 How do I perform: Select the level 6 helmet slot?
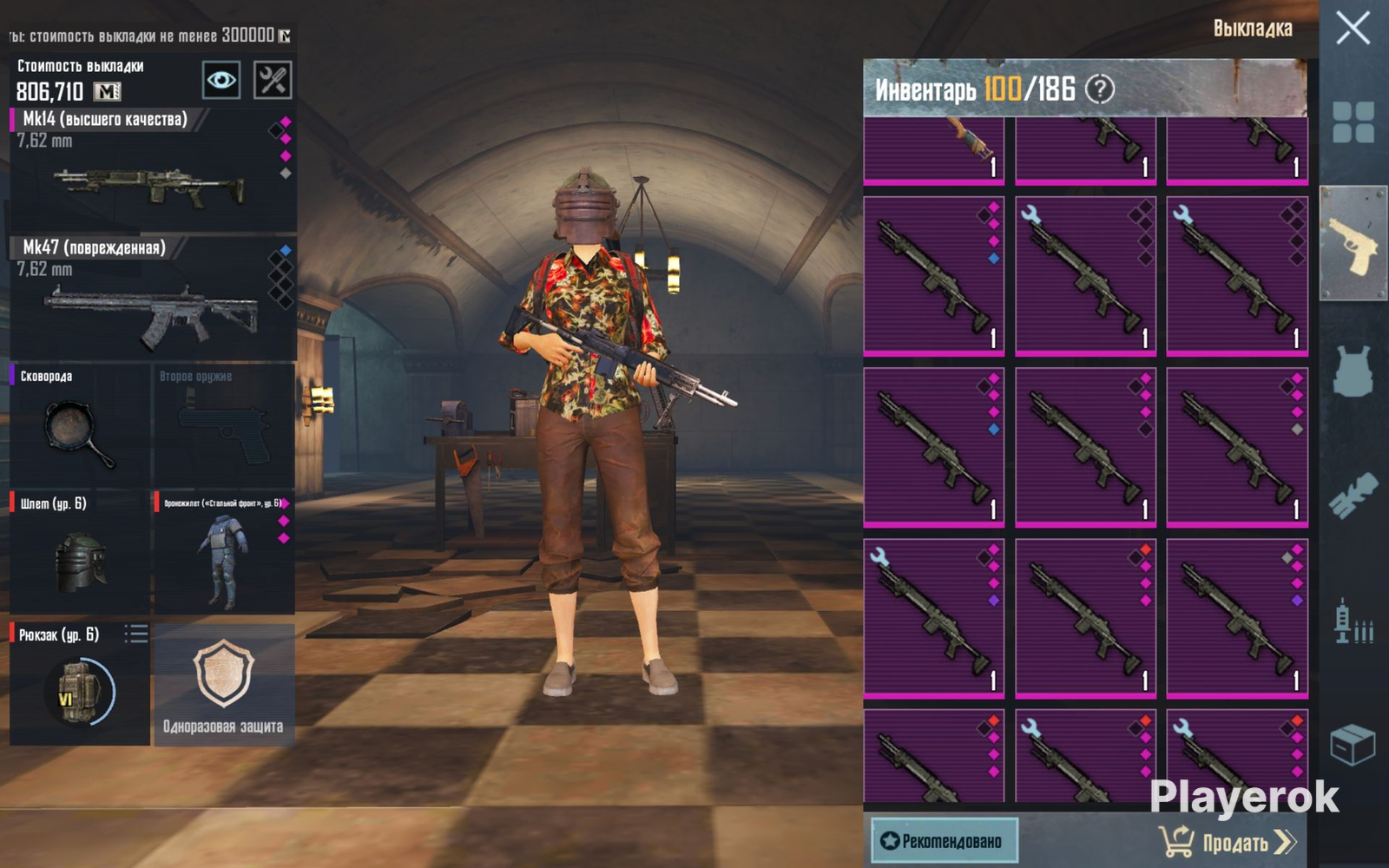click(80, 552)
